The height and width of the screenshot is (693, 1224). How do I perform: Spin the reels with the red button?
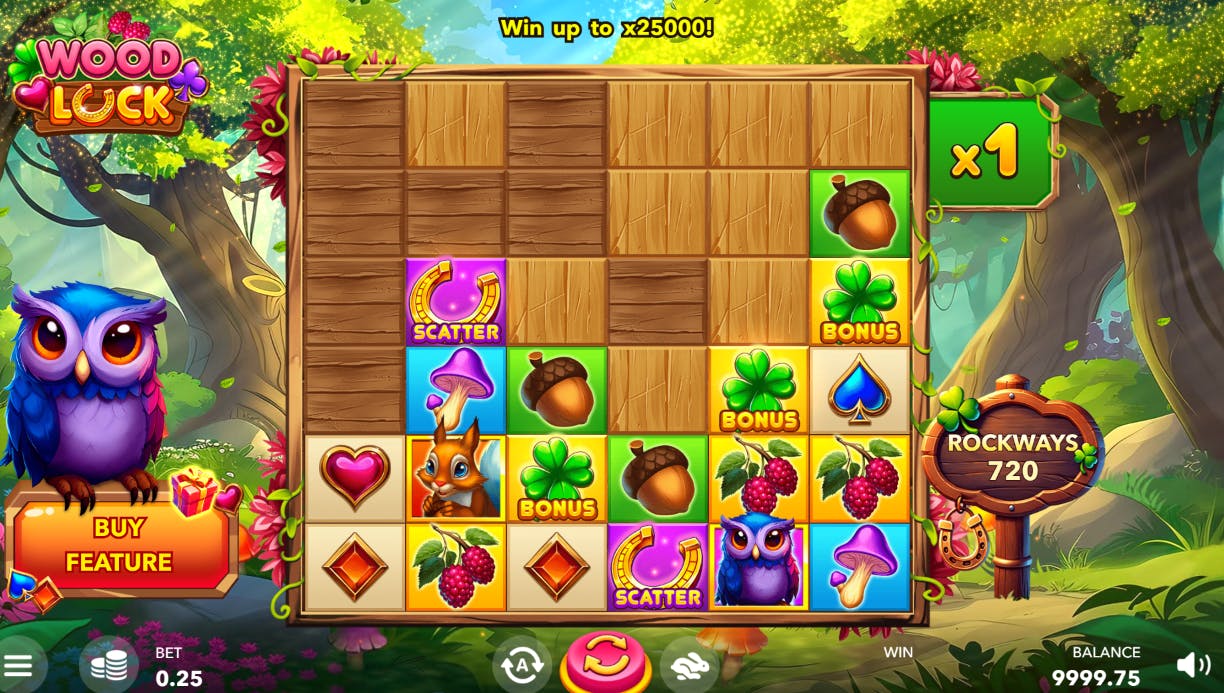(x=605, y=663)
